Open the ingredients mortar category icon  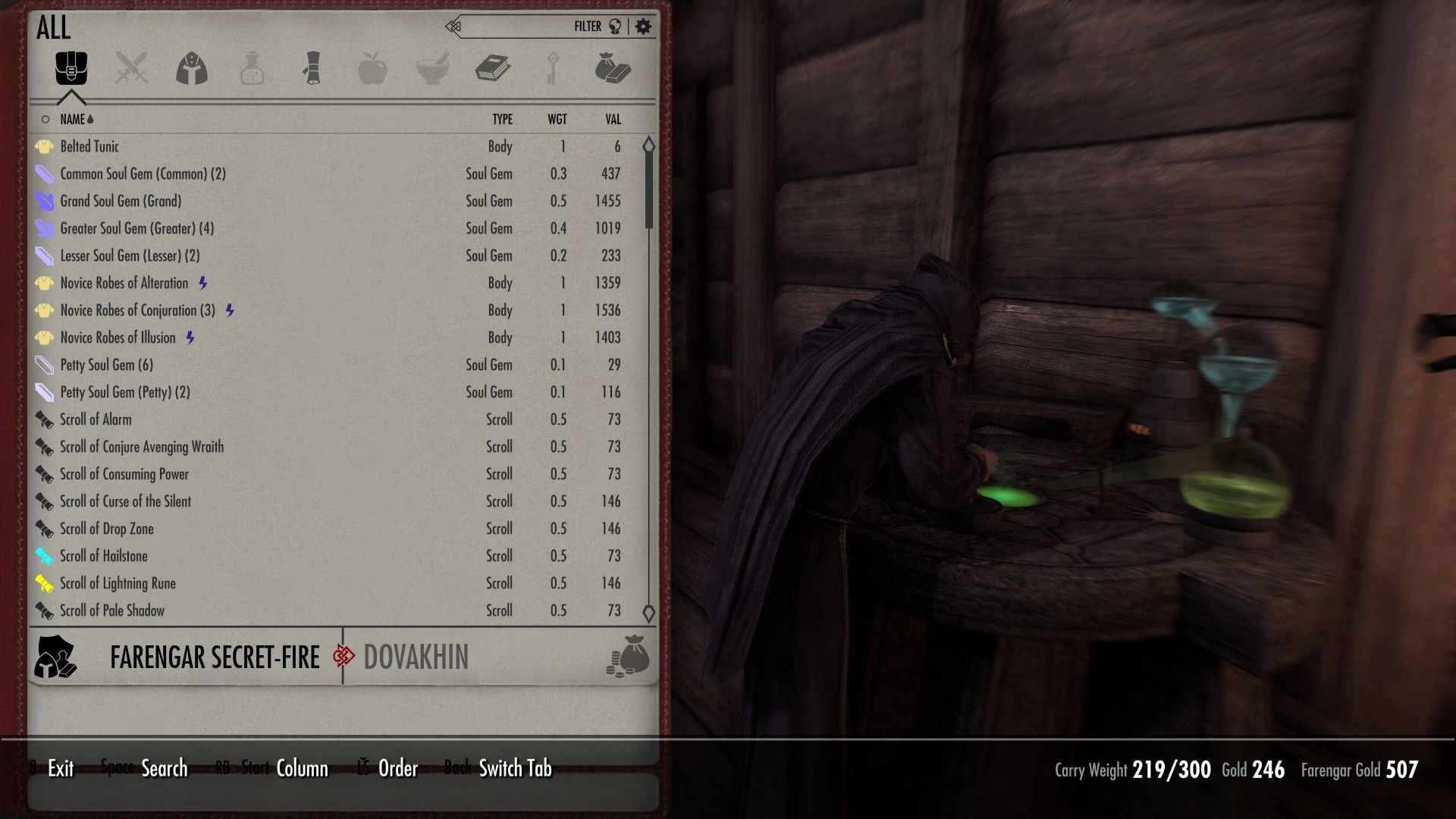[x=432, y=68]
